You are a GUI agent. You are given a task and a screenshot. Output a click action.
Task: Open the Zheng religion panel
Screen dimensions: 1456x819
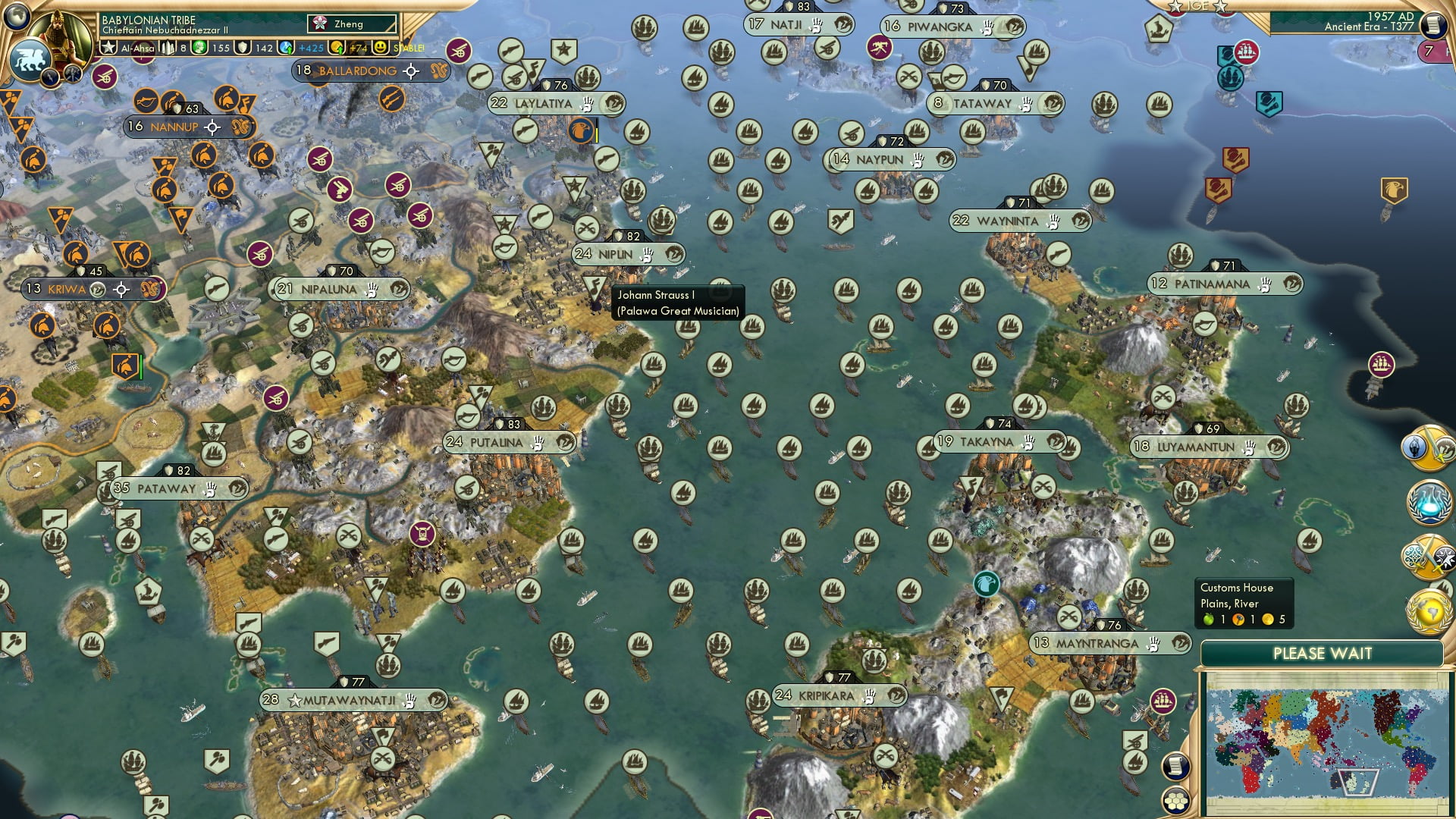click(353, 24)
